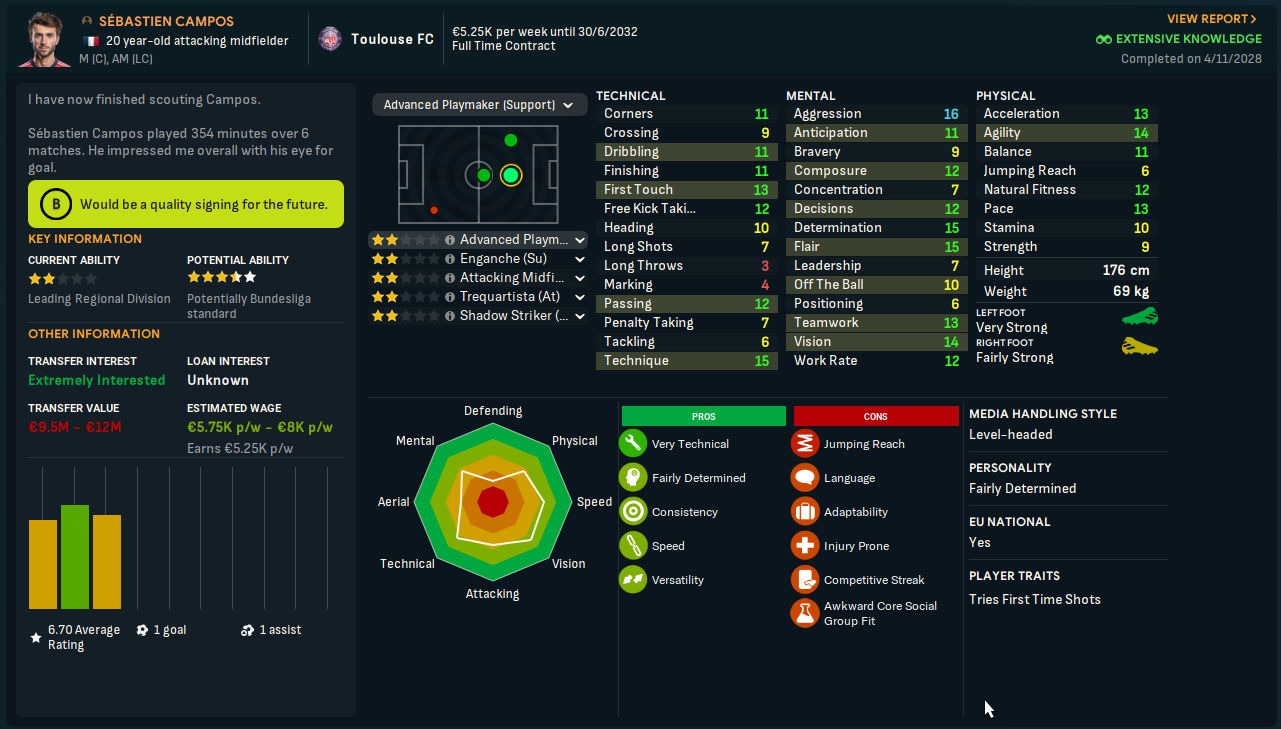Open the Advanced Playmaker (Support) role dropdown
1281x729 pixels.
tap(479, 105)
